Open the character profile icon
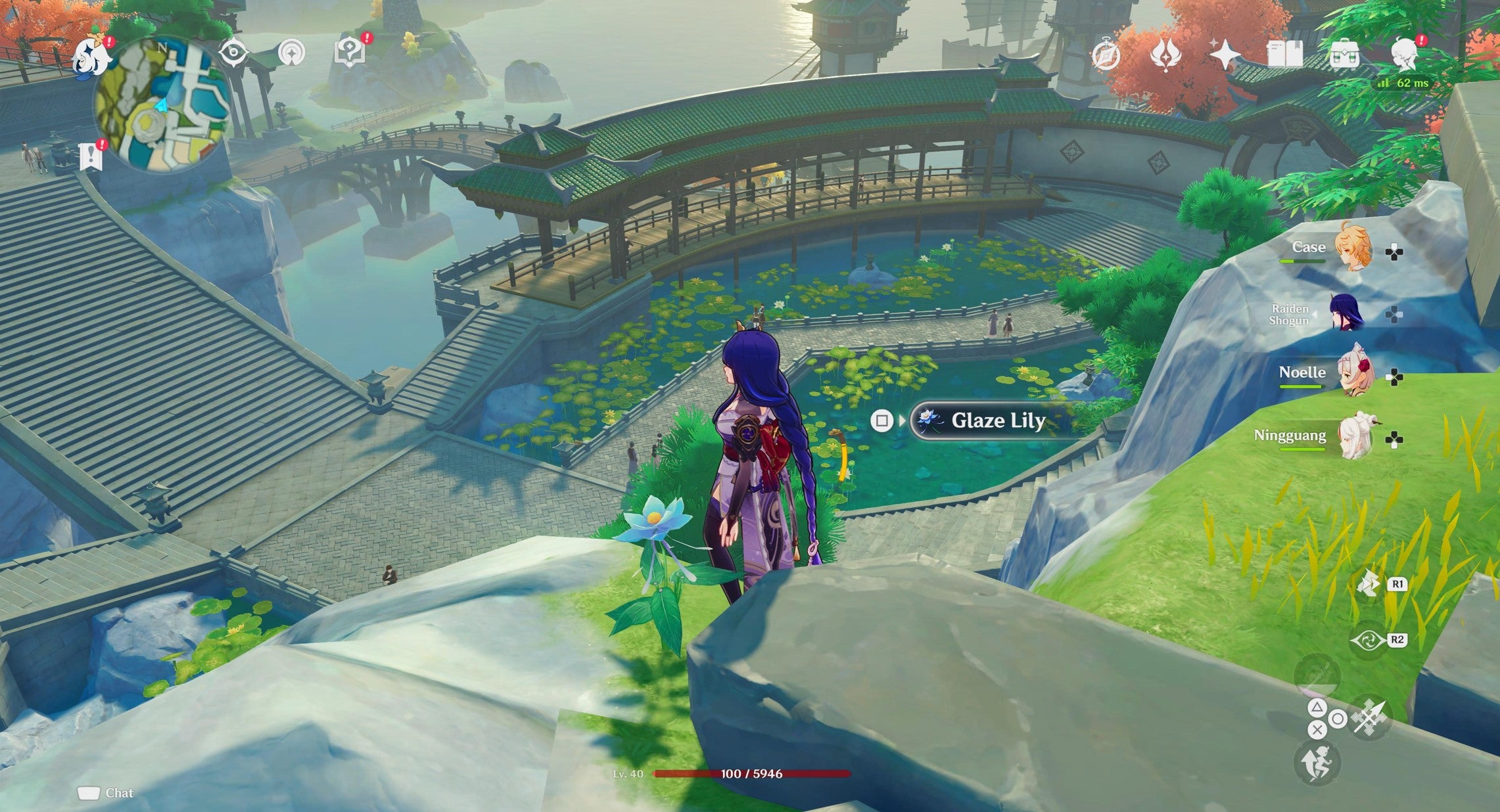This screenshot has height=812, width=1500. click(x=1404, y=54)
